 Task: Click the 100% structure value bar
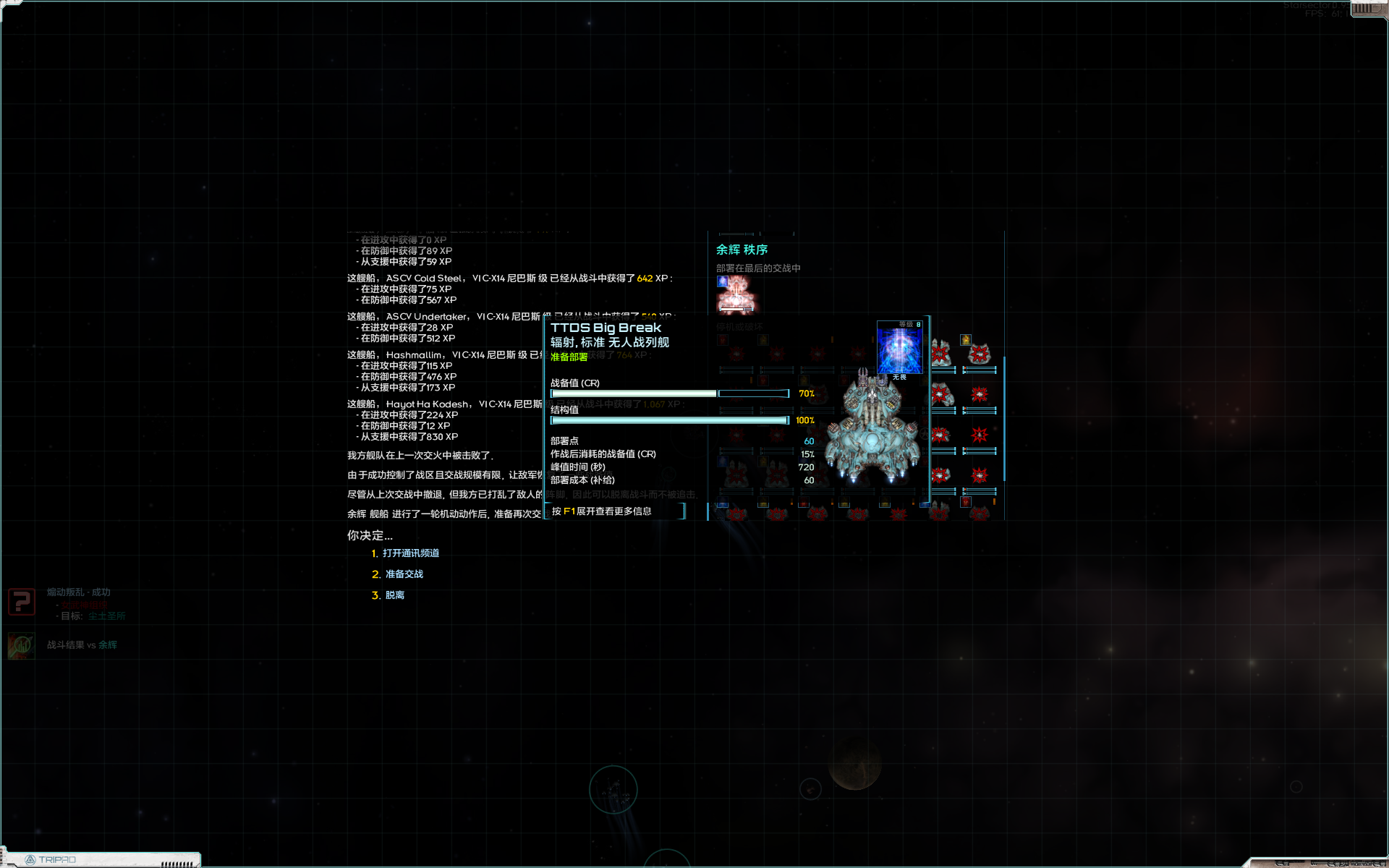click(x=669, y=420)
